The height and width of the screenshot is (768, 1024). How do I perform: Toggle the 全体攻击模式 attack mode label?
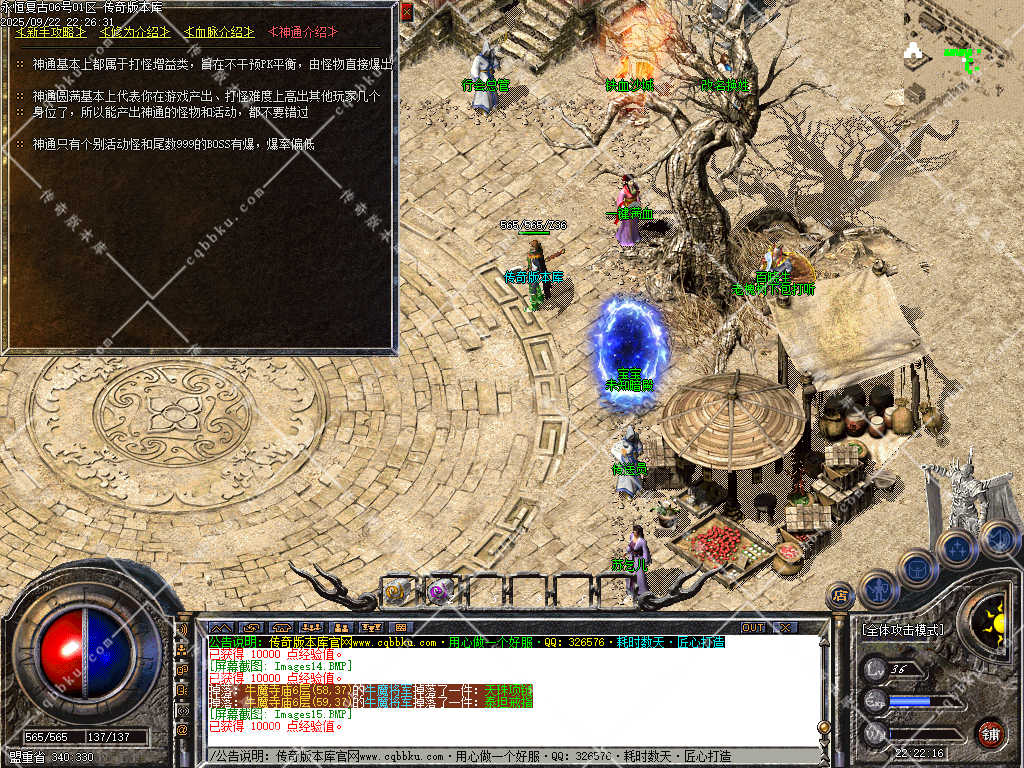click(x=902, y=630)
